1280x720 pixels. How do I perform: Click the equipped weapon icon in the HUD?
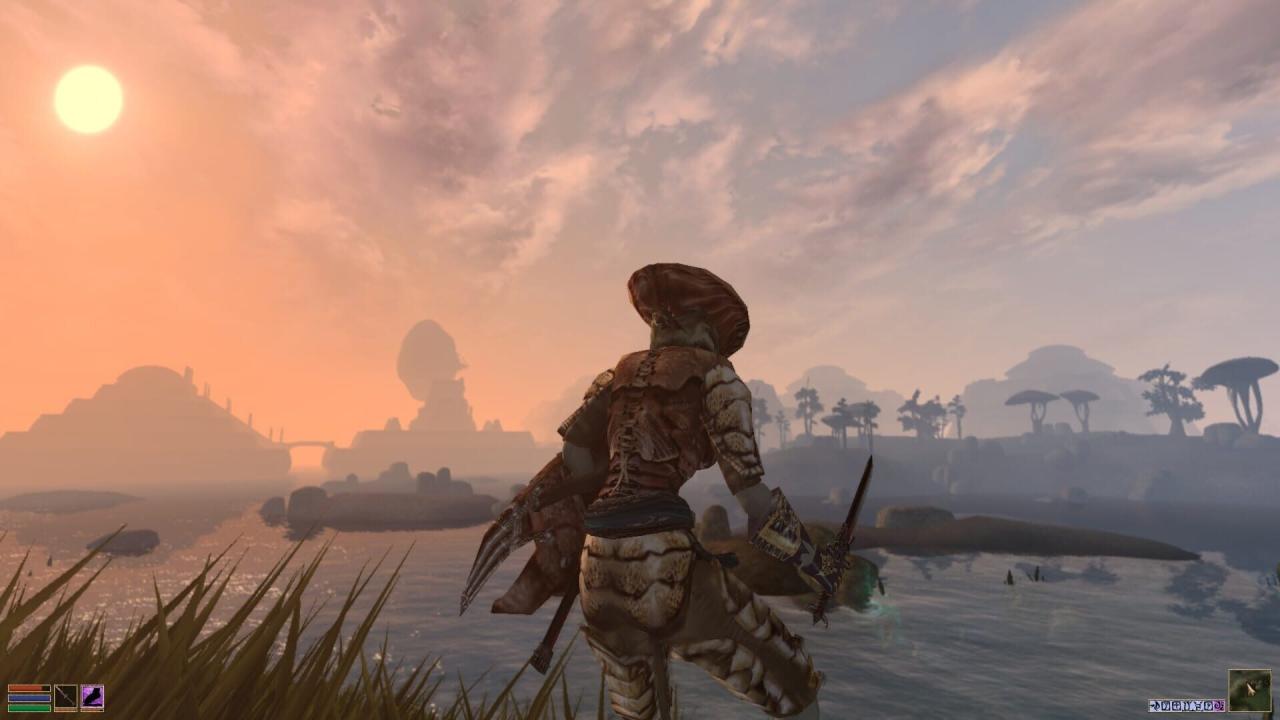click(65, 697)
